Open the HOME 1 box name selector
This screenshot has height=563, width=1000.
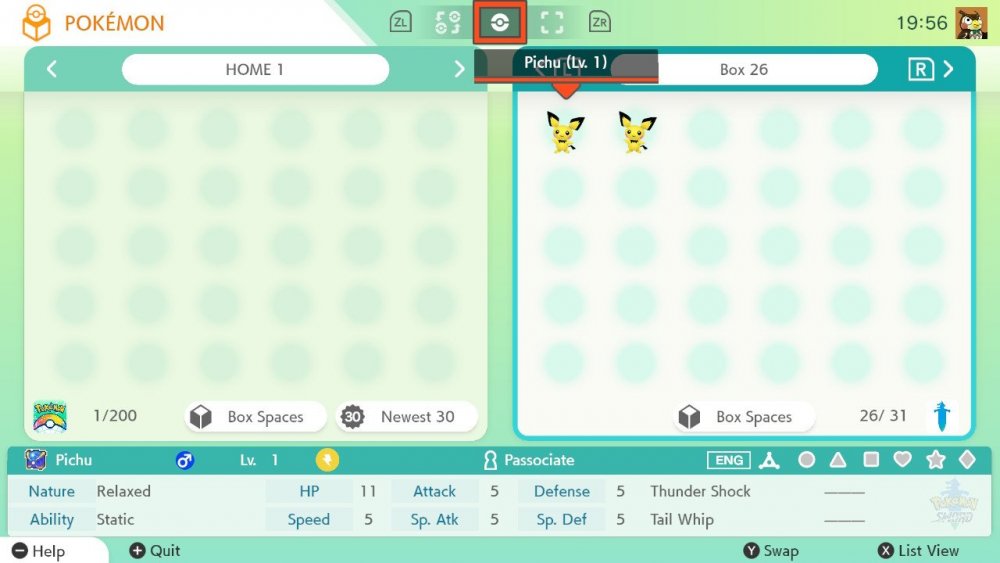coord(255,69)
